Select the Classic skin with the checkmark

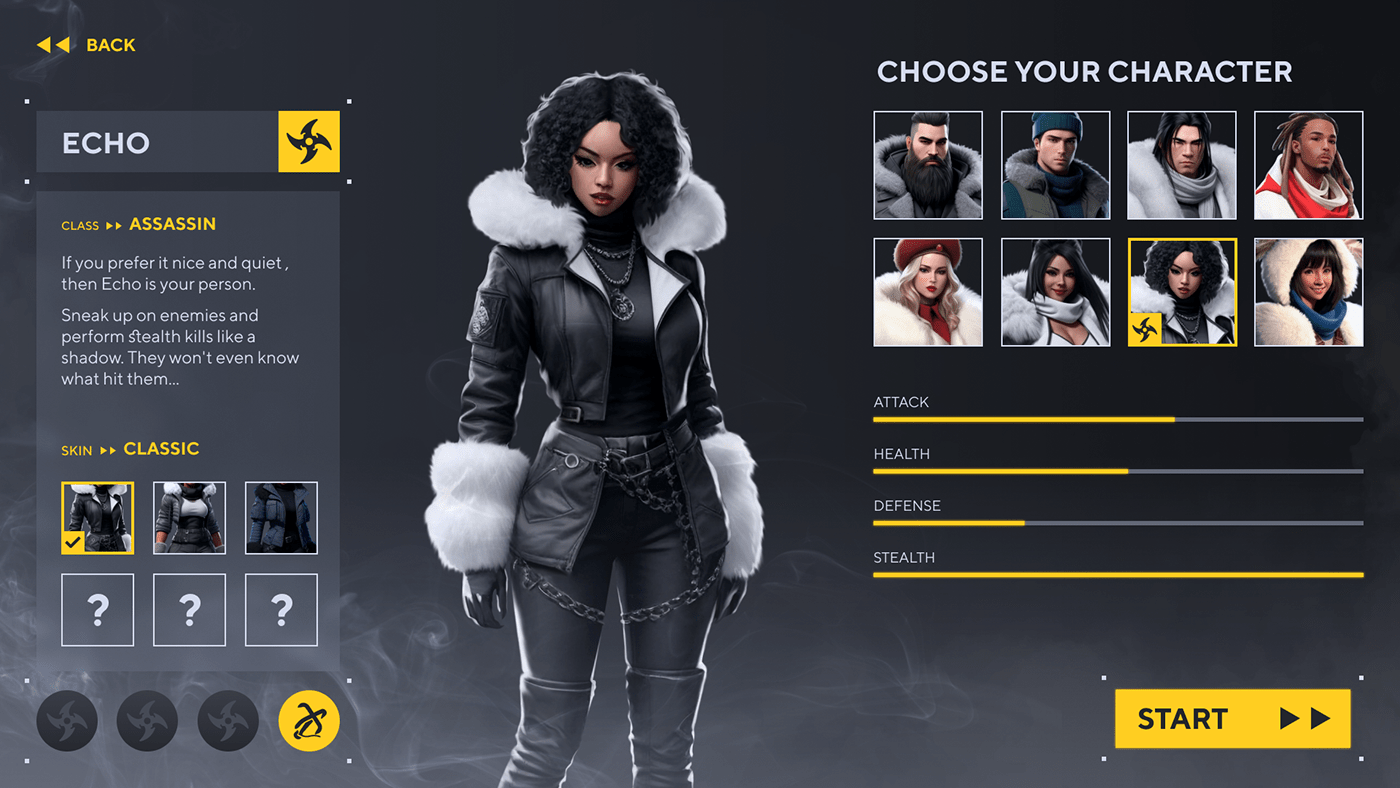pyautogui.click(x=98, y=518)
